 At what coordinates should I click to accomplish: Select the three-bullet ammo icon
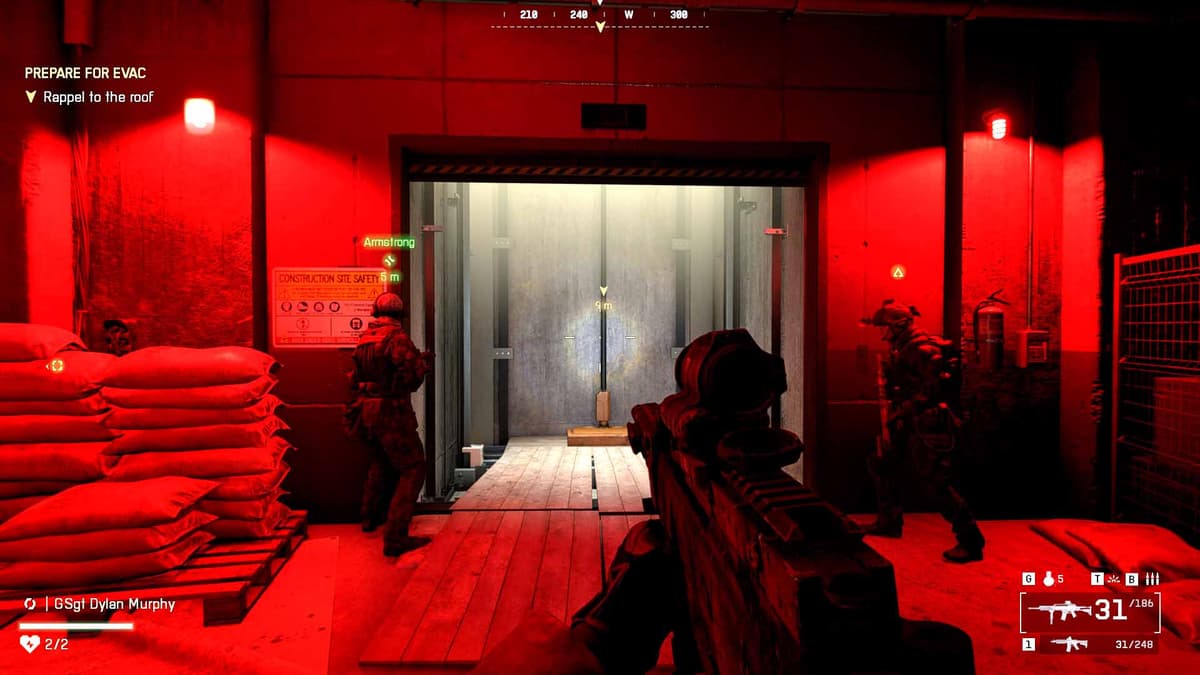tap(1152, 578)
